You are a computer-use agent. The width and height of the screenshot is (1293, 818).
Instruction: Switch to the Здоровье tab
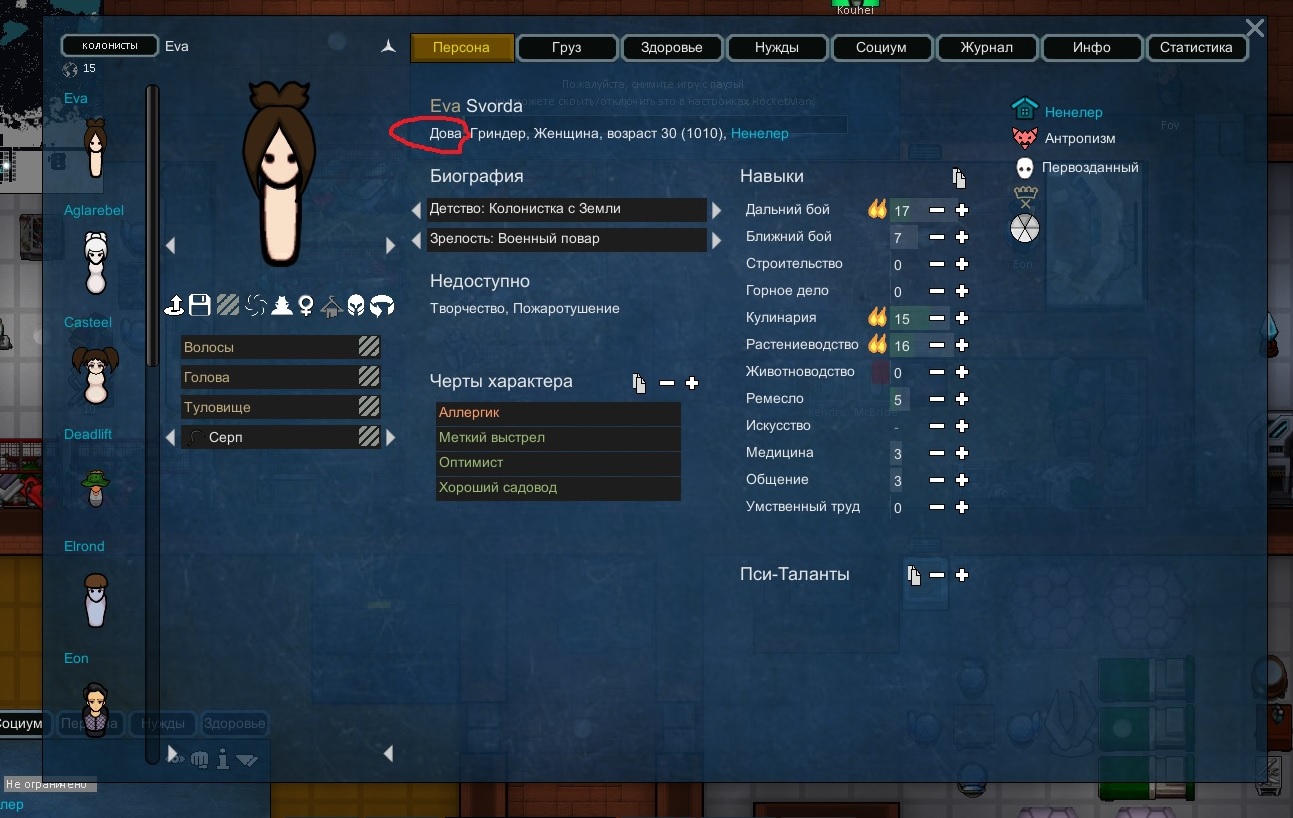click(671, 47)
